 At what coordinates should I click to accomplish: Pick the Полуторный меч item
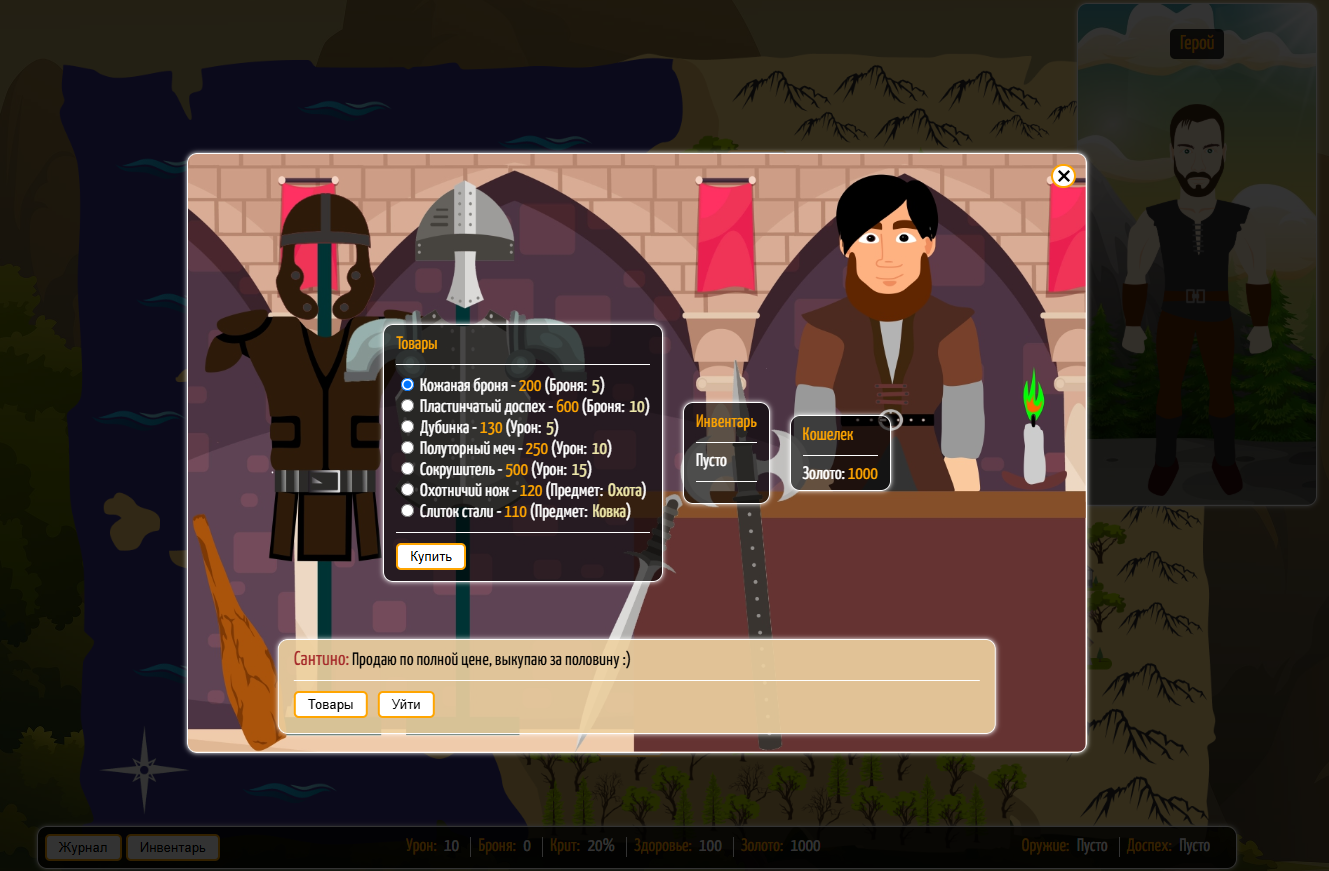tap(407, 447)
